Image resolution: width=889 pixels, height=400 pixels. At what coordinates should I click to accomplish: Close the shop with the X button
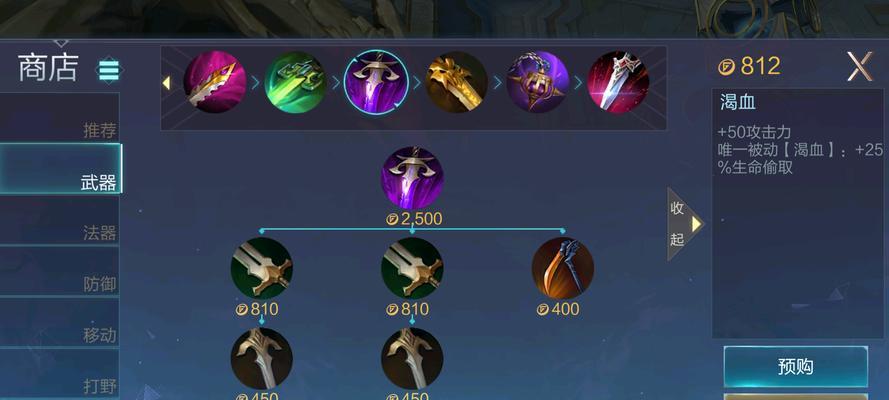[859, 67]
